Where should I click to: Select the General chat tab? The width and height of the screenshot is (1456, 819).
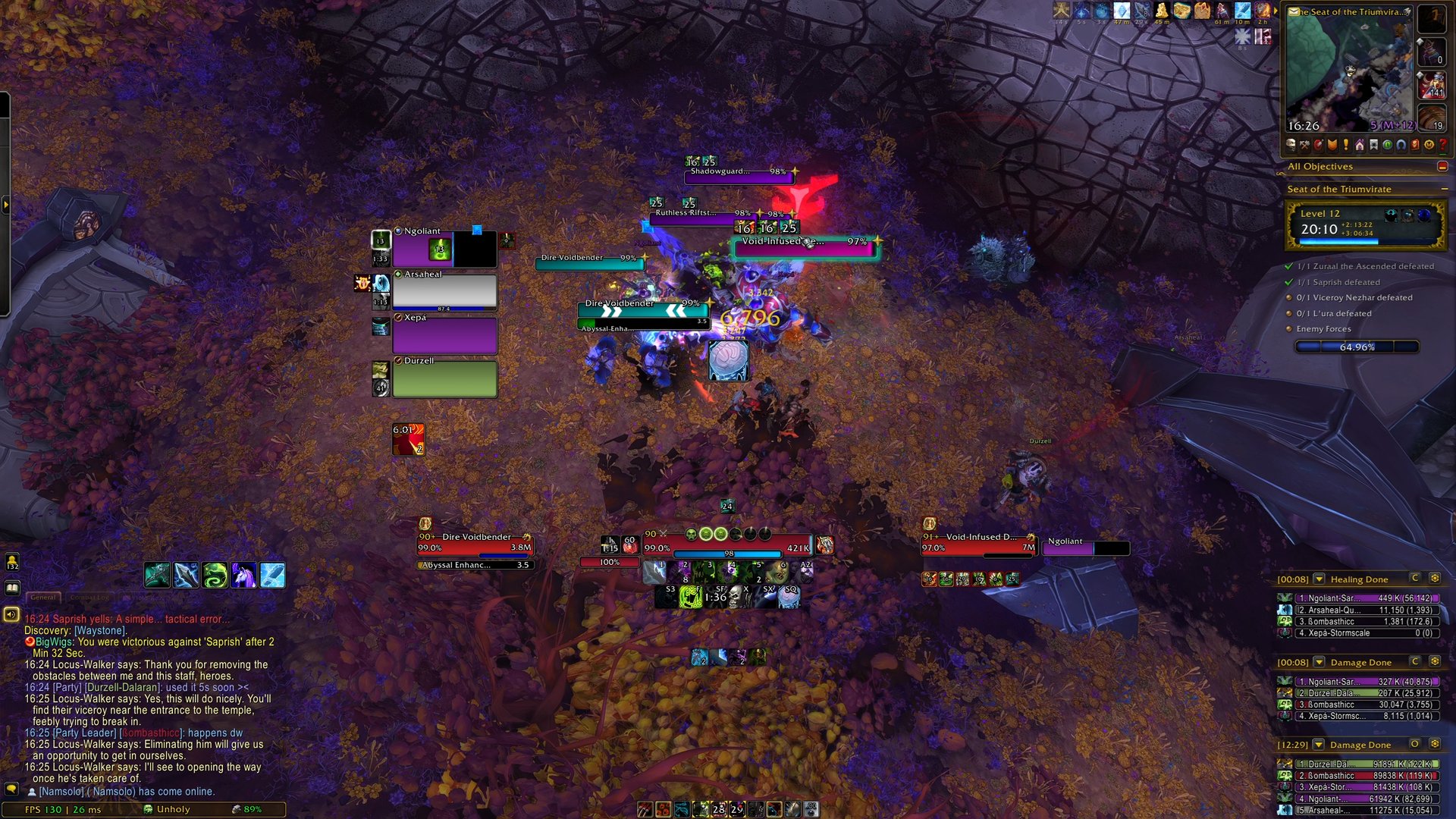click(43, 598)
